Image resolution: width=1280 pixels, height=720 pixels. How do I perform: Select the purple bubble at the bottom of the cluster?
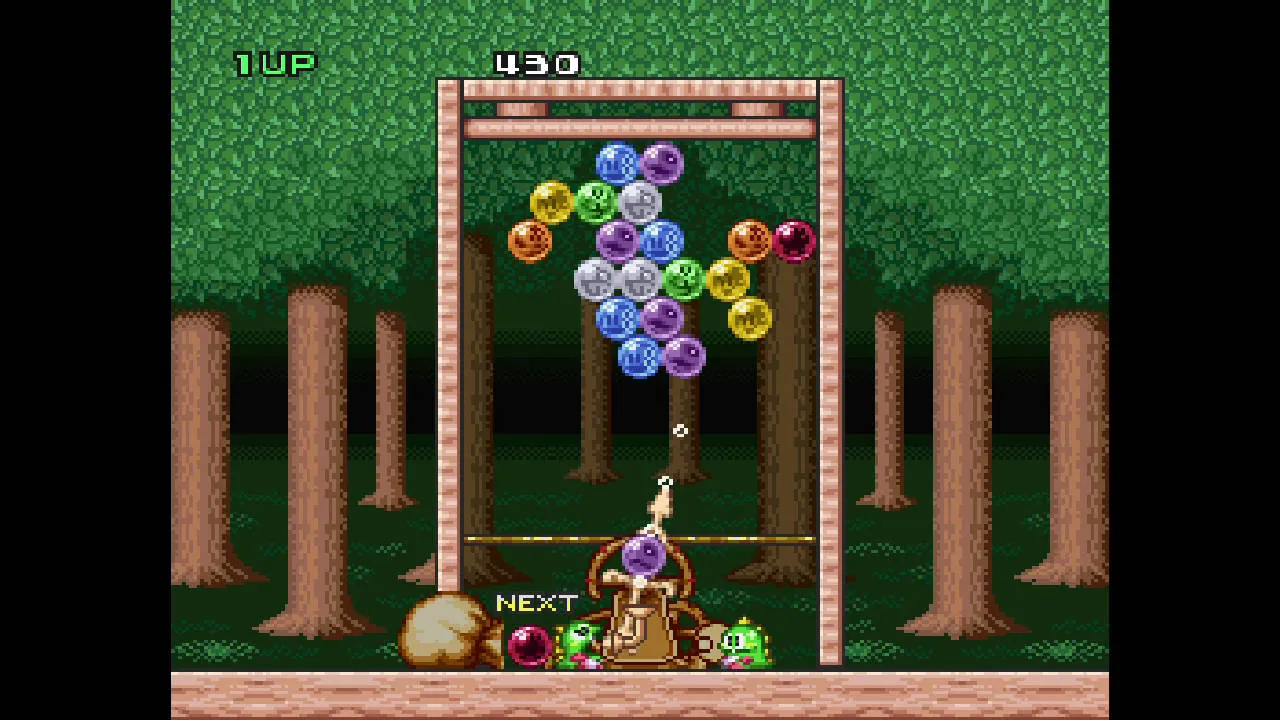(x=684, y=355)
